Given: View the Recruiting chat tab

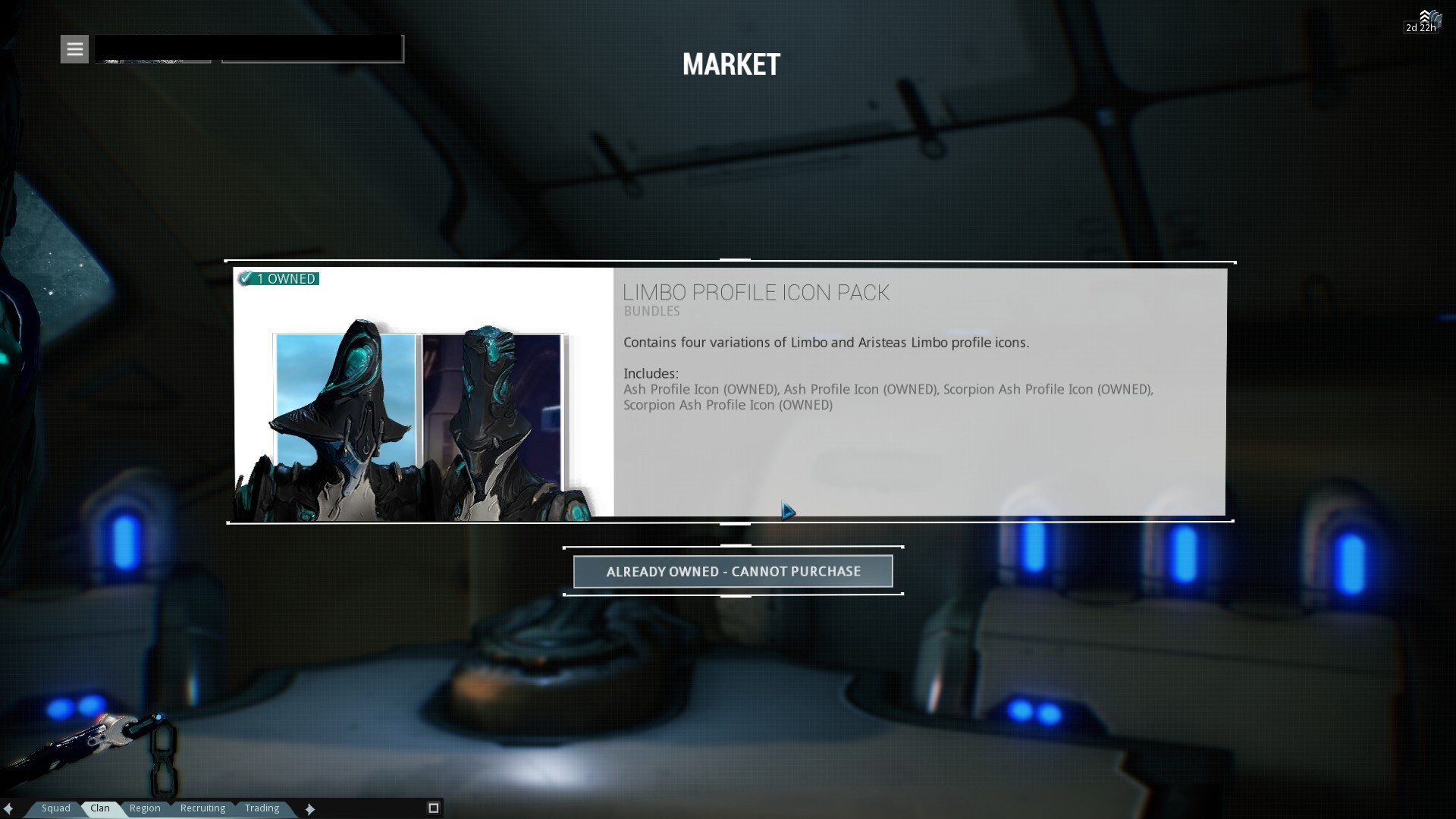Looking at the screenshot, I should click(202, 808).
